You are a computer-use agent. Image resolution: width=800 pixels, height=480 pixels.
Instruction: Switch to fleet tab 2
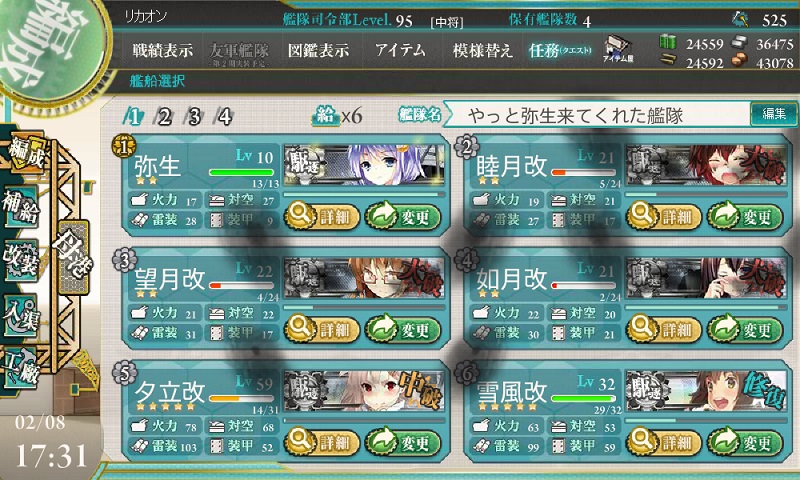[164, 116]
